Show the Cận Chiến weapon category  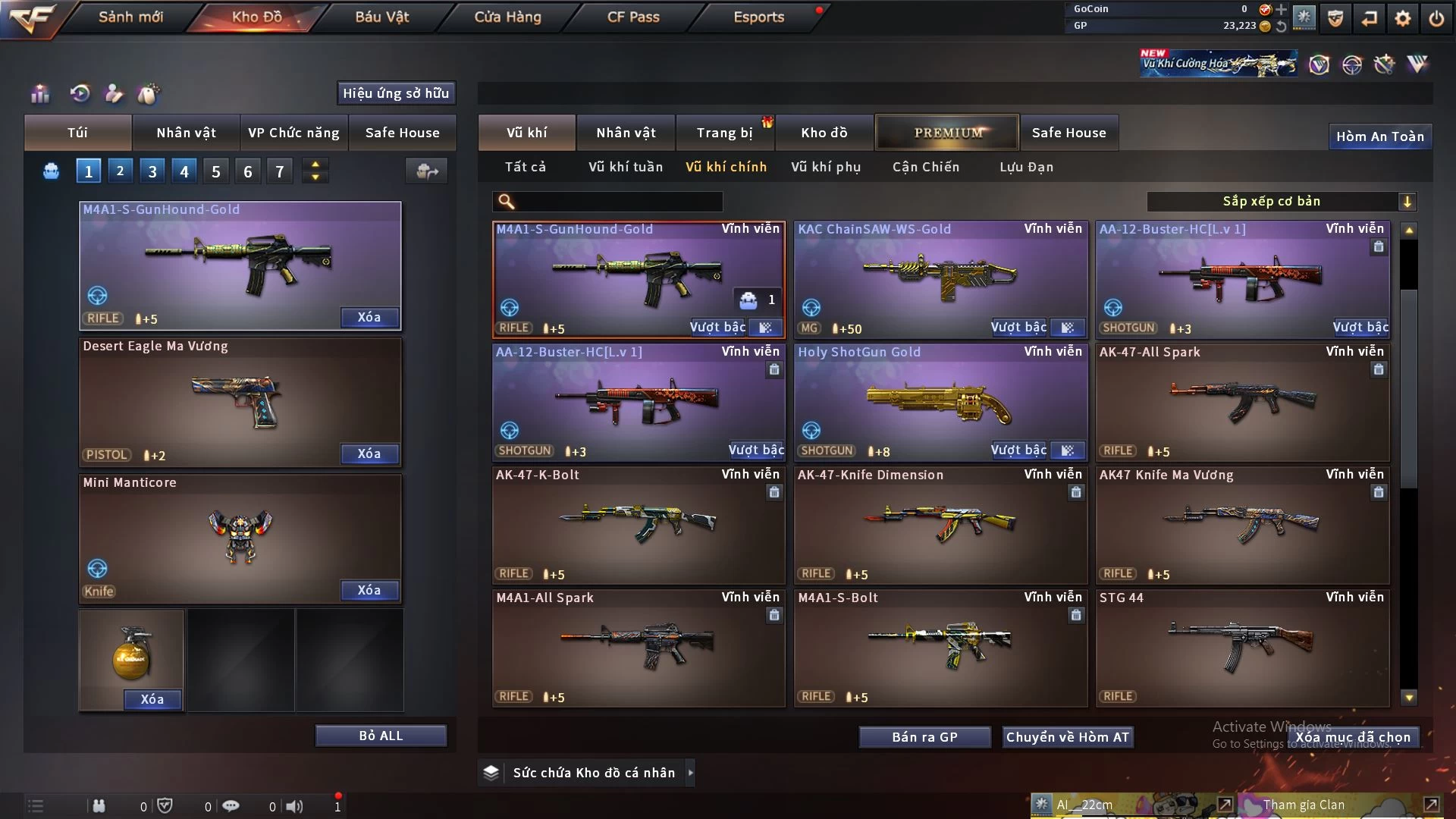(926, 167)
